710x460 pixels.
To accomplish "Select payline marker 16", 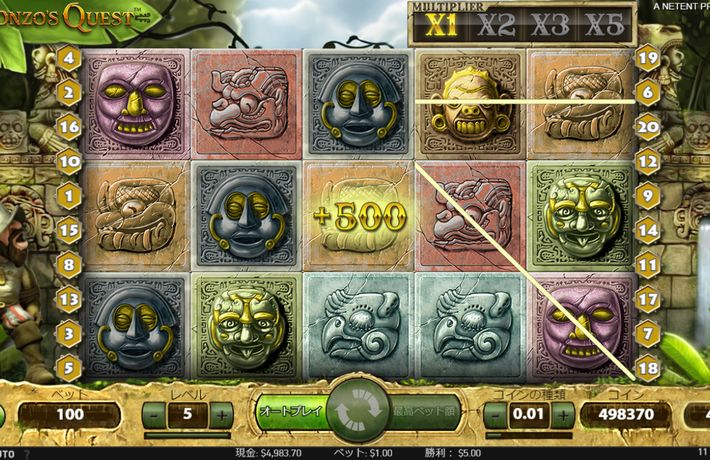I will click(x=70, y=126).
